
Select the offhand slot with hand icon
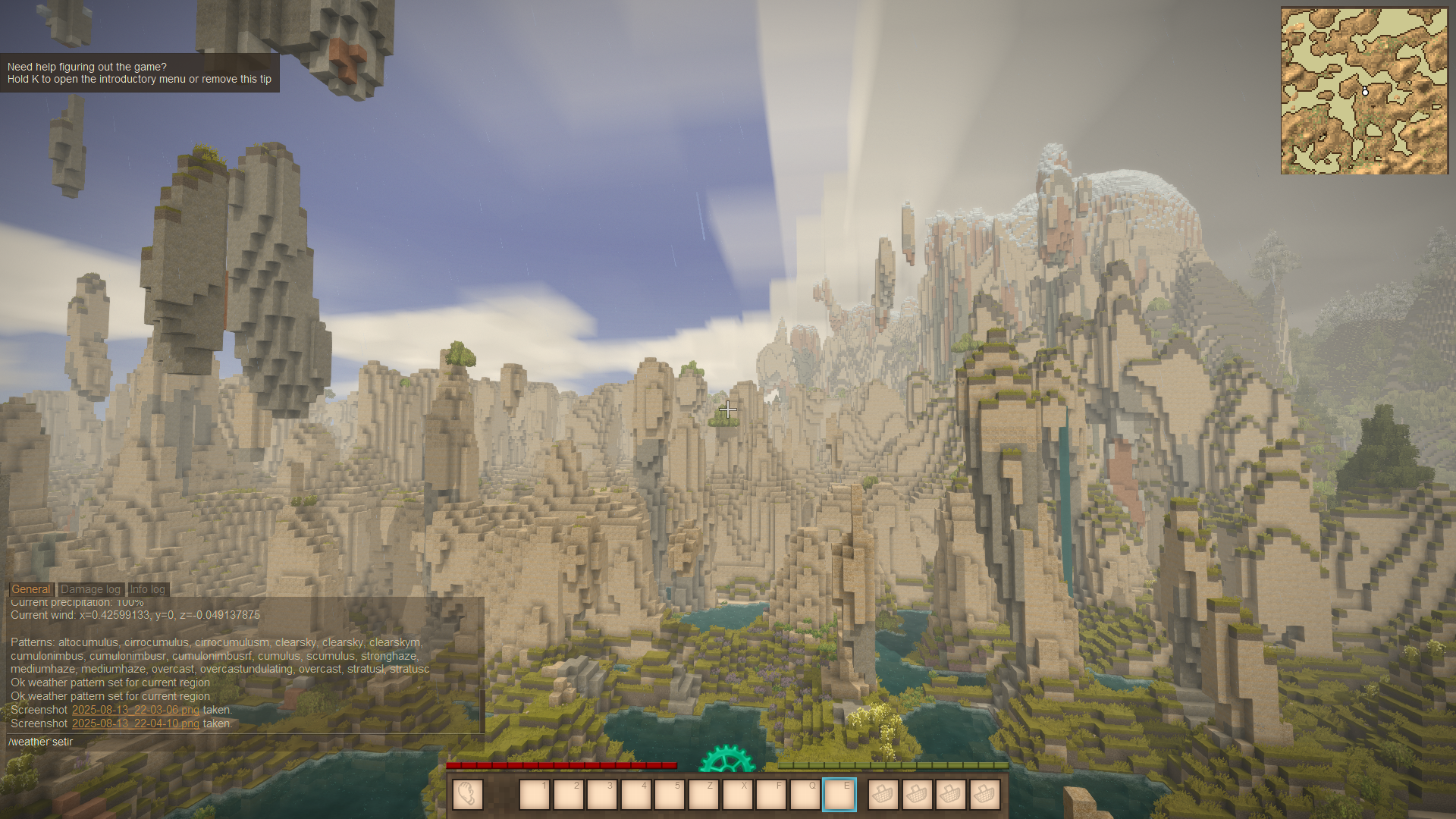[x=467, y=795]
